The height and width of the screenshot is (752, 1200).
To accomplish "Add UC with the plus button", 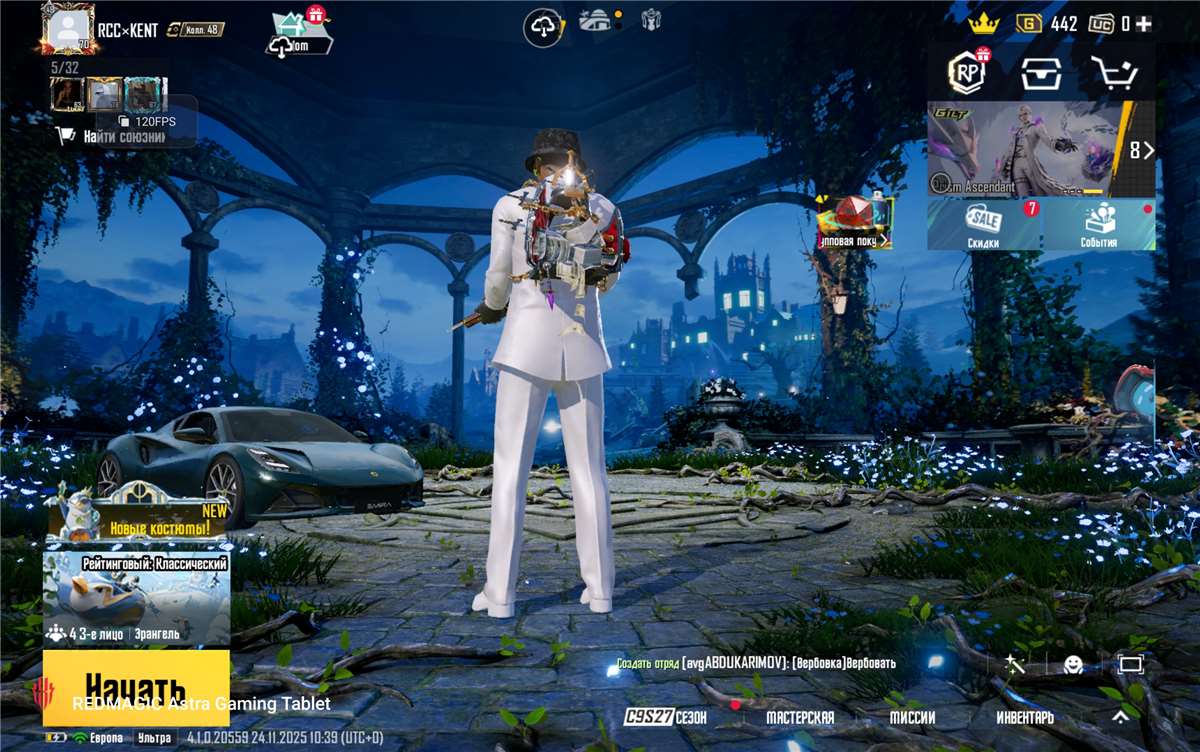I will tap(1143, 24).
